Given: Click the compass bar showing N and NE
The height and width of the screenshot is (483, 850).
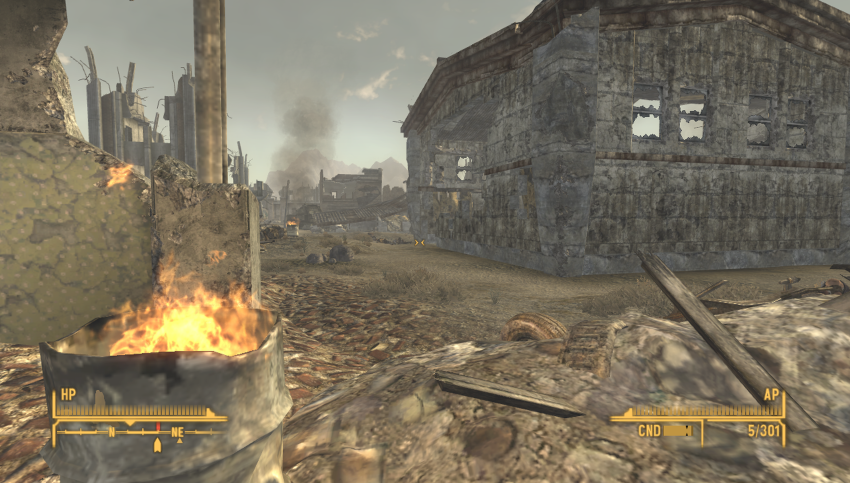Looking at the screenshot, I should (139, 432).
